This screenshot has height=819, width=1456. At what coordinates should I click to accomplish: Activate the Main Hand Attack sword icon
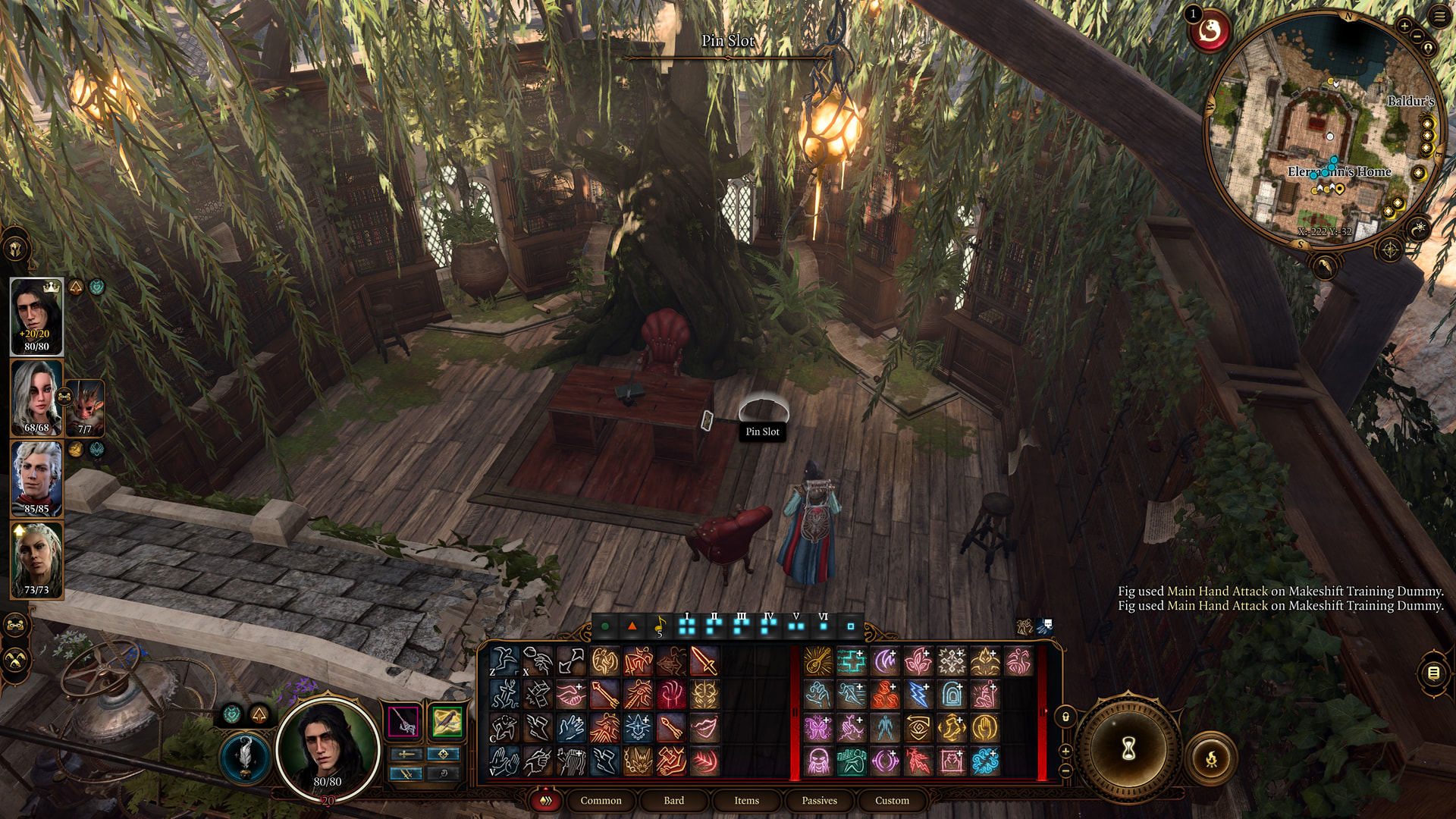click(x=704, y=661)
